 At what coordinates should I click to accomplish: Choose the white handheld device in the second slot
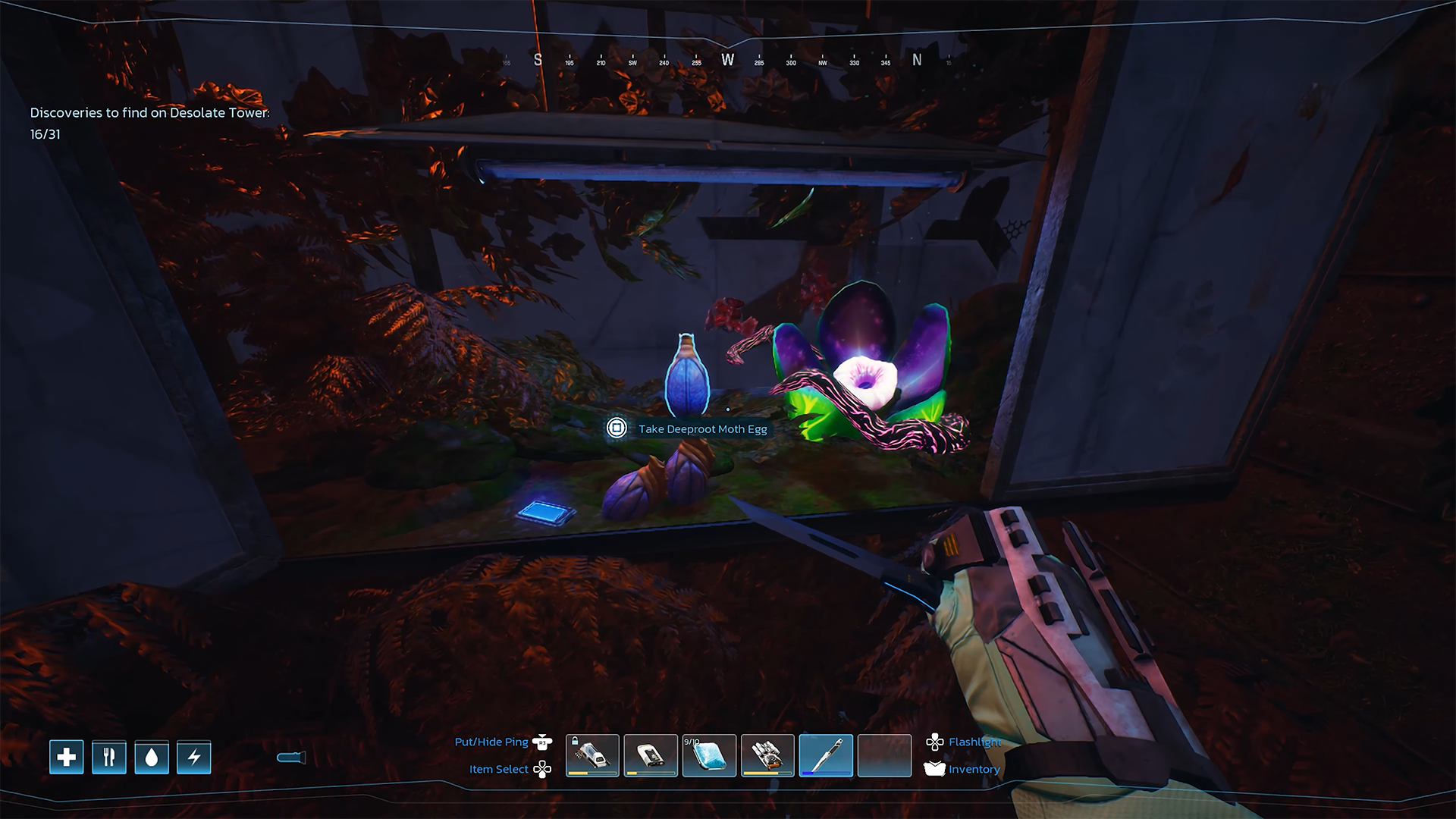click(651, 755)
